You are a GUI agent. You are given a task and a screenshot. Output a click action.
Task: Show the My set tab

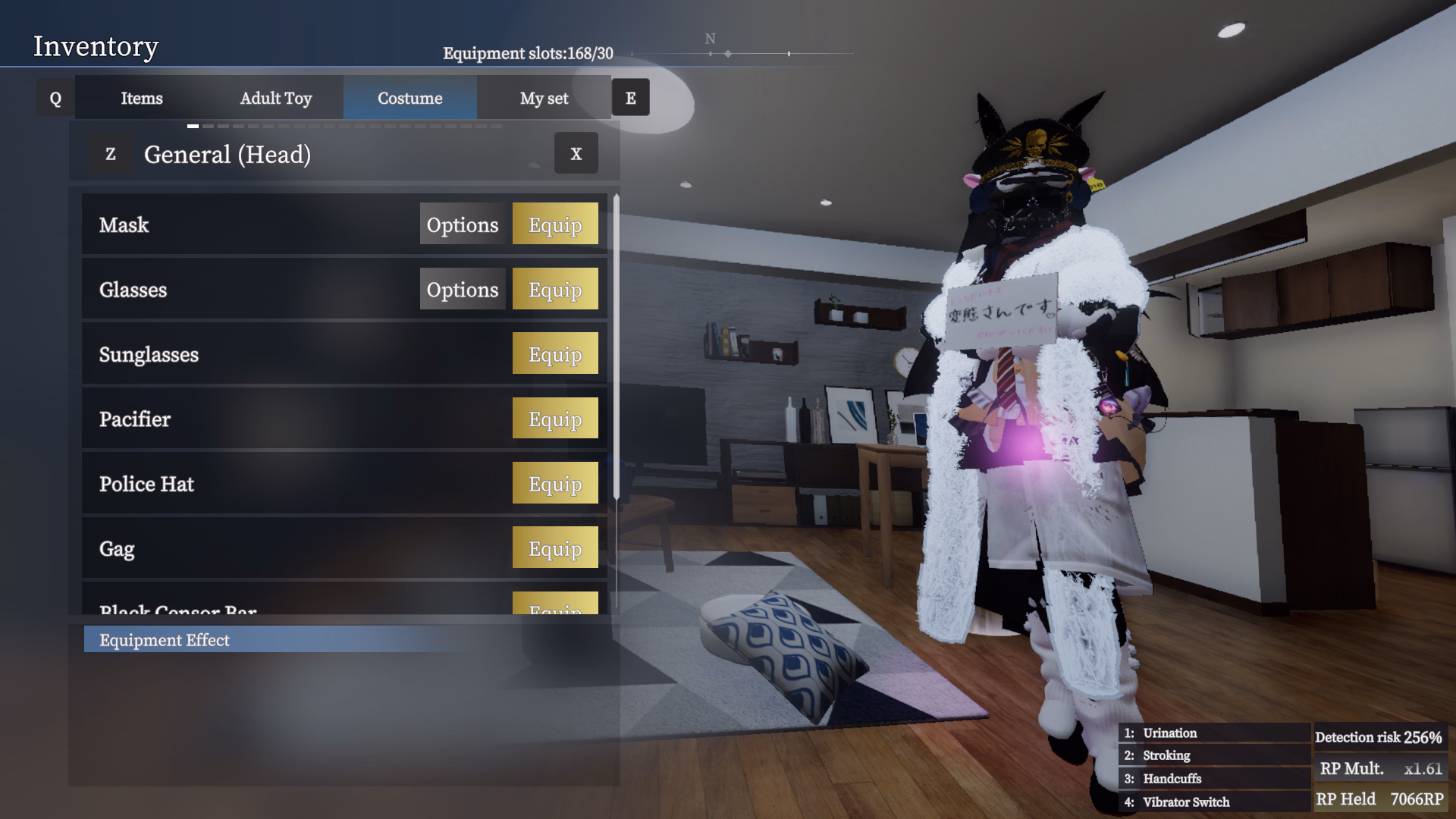coord(544,99)
